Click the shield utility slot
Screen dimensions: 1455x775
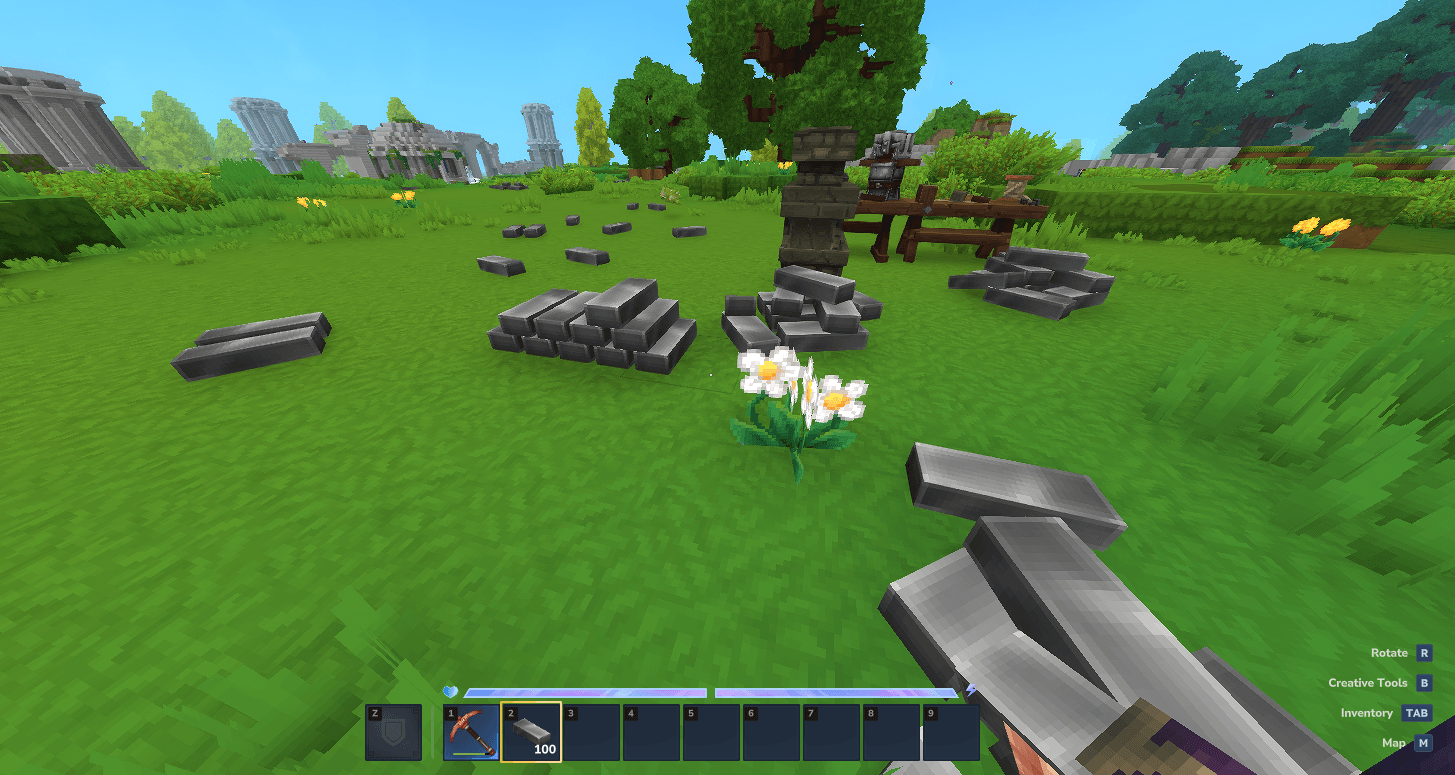(393, 732)
